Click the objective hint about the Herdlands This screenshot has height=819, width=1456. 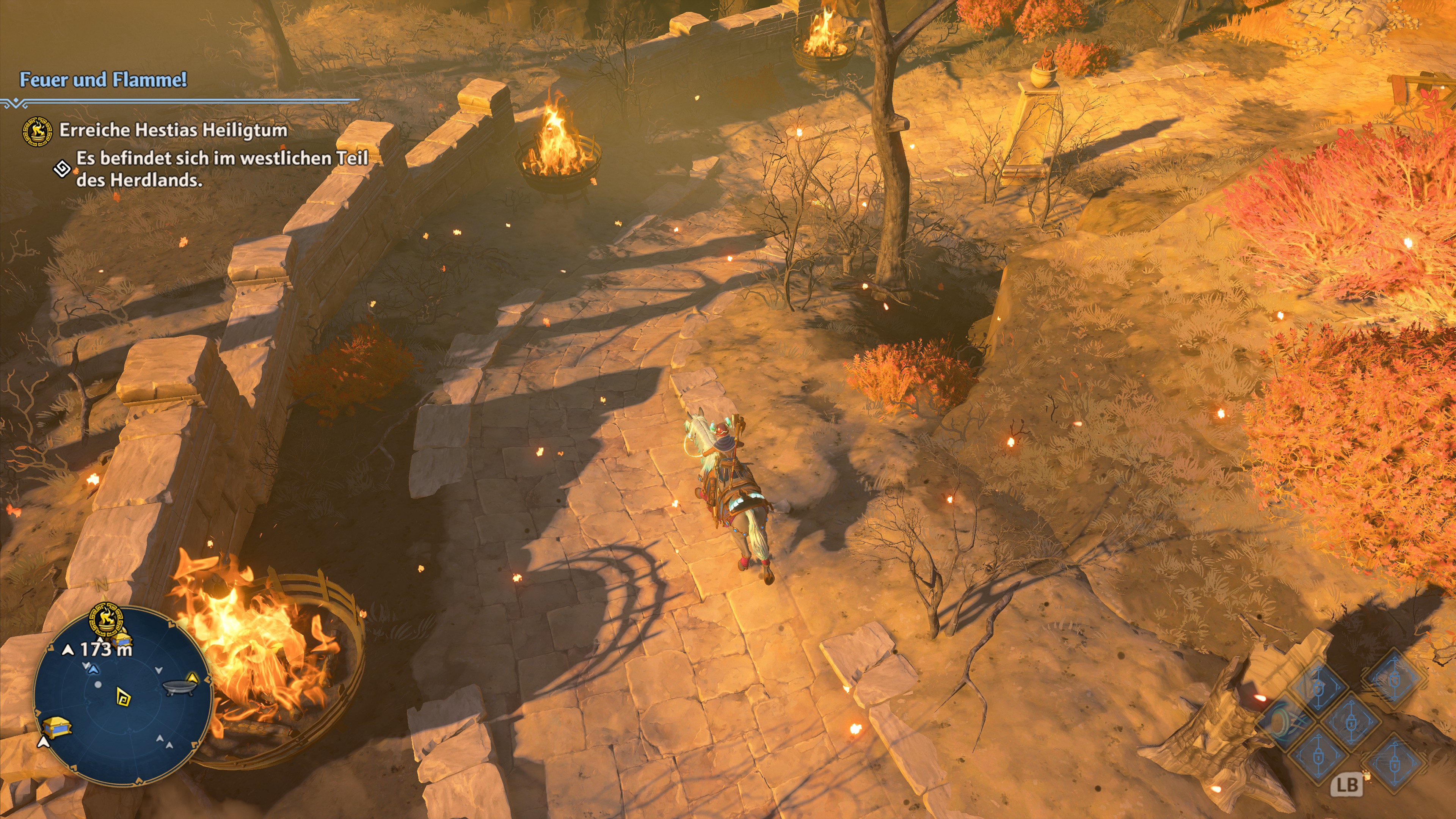tap(221, 168)
